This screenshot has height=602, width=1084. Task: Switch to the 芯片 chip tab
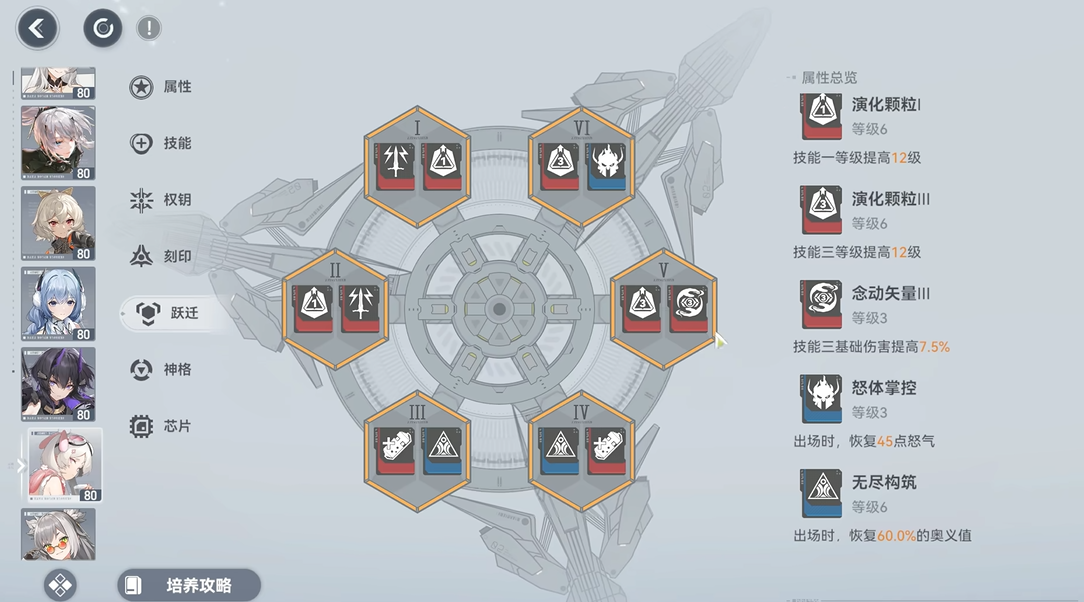(162, 426)
